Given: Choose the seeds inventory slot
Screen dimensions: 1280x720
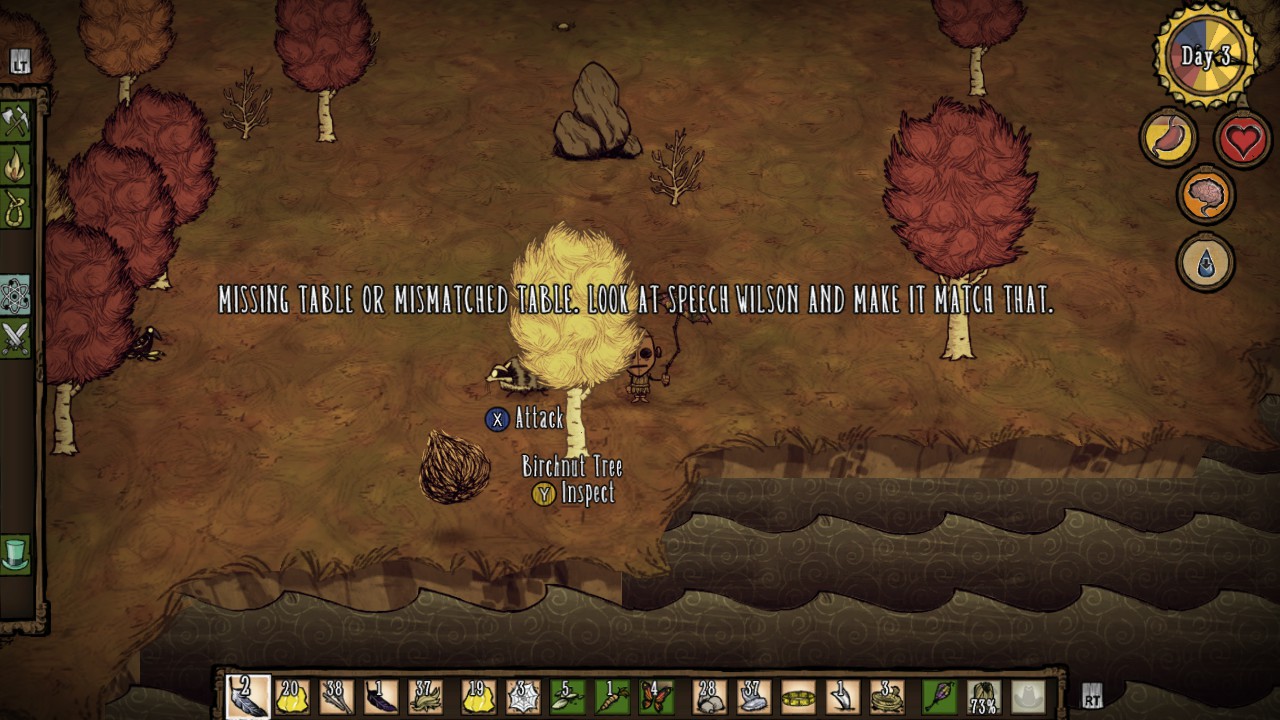Looking at the screenshot, I should point(567,696).
